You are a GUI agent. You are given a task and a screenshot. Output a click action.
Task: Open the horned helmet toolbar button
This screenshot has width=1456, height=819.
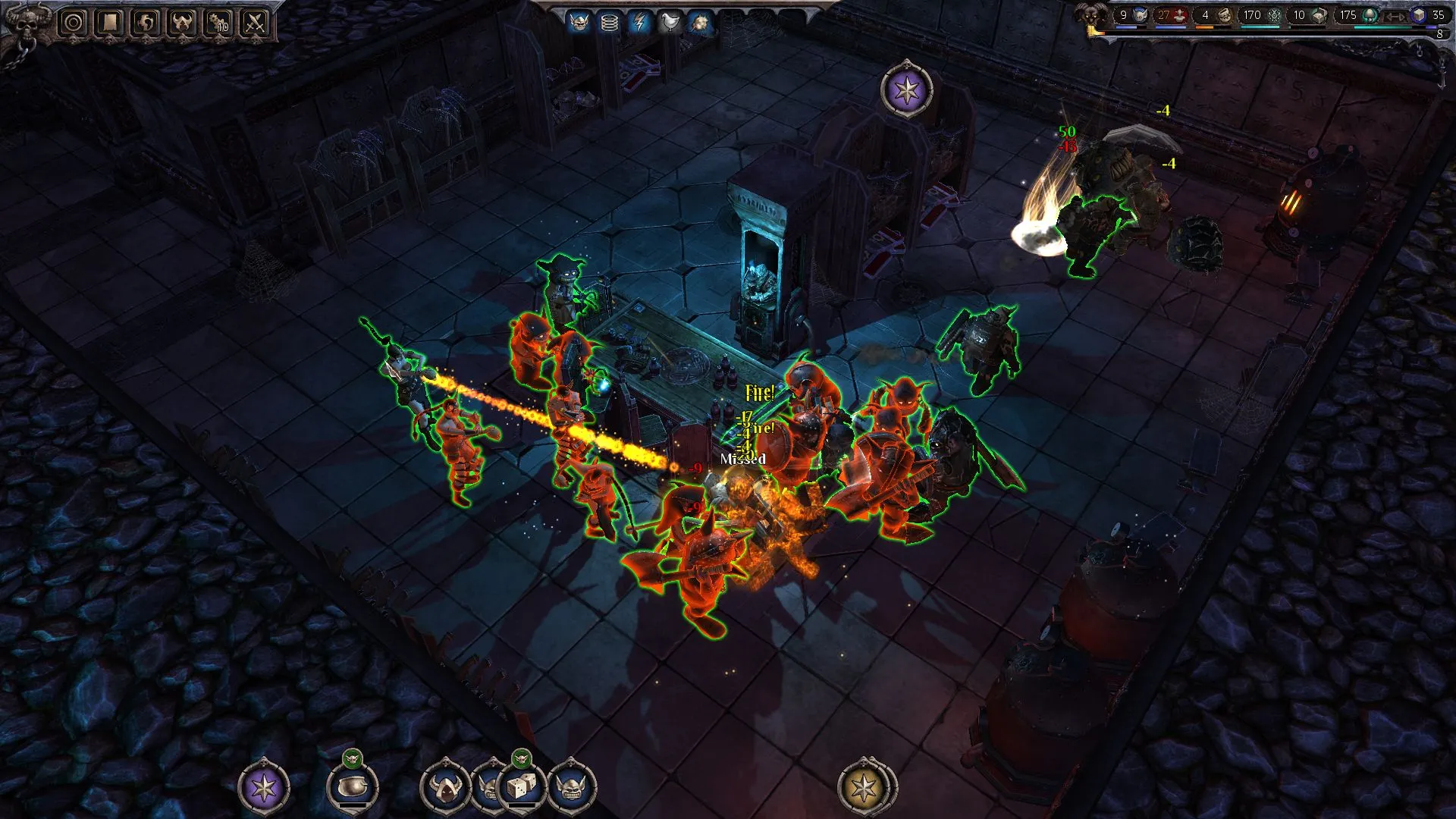pyautogui.click(x=183, y=24)
